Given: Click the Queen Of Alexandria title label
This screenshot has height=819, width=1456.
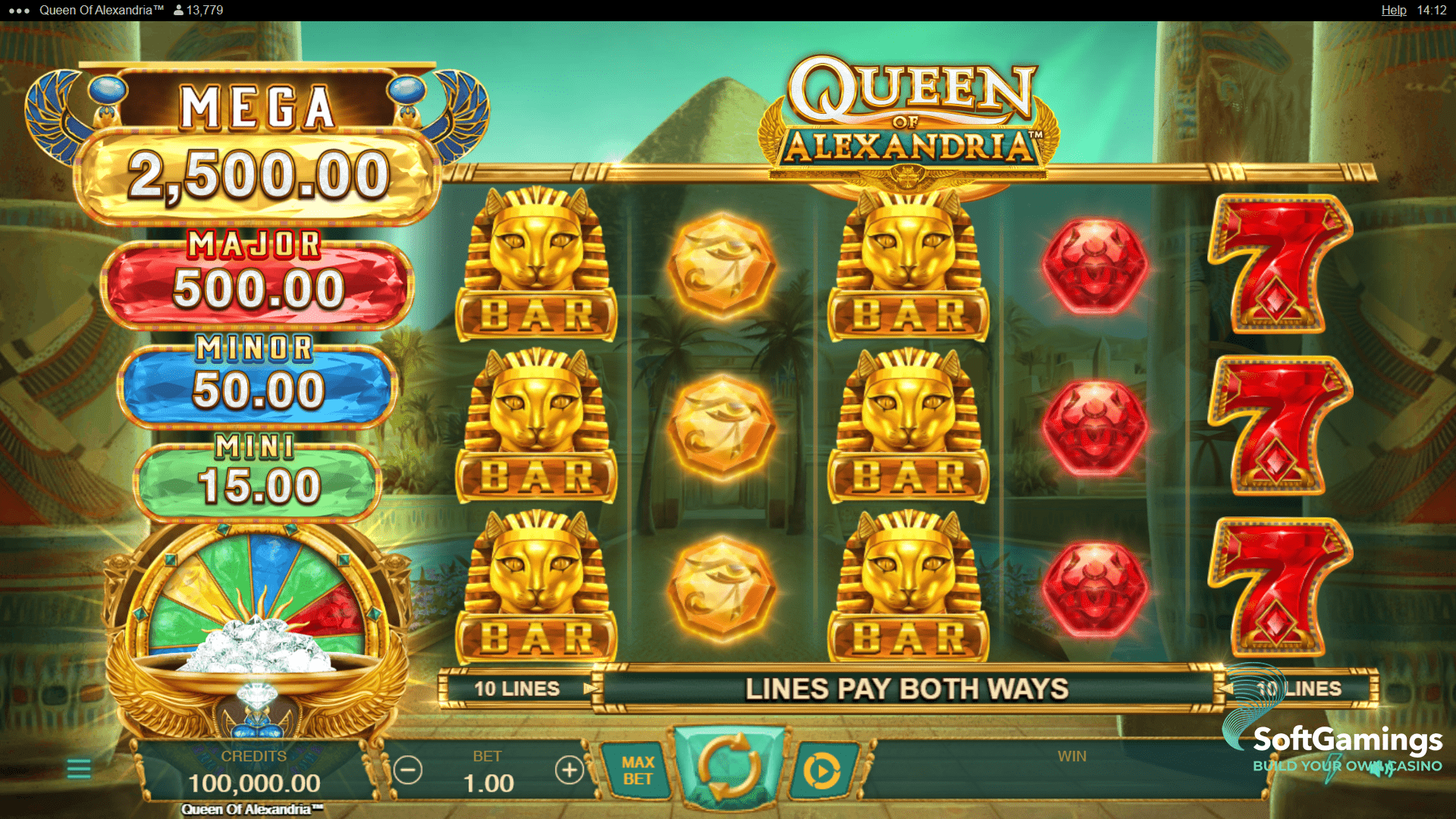Looking at the screenshot, I should [x=102, y=11].
